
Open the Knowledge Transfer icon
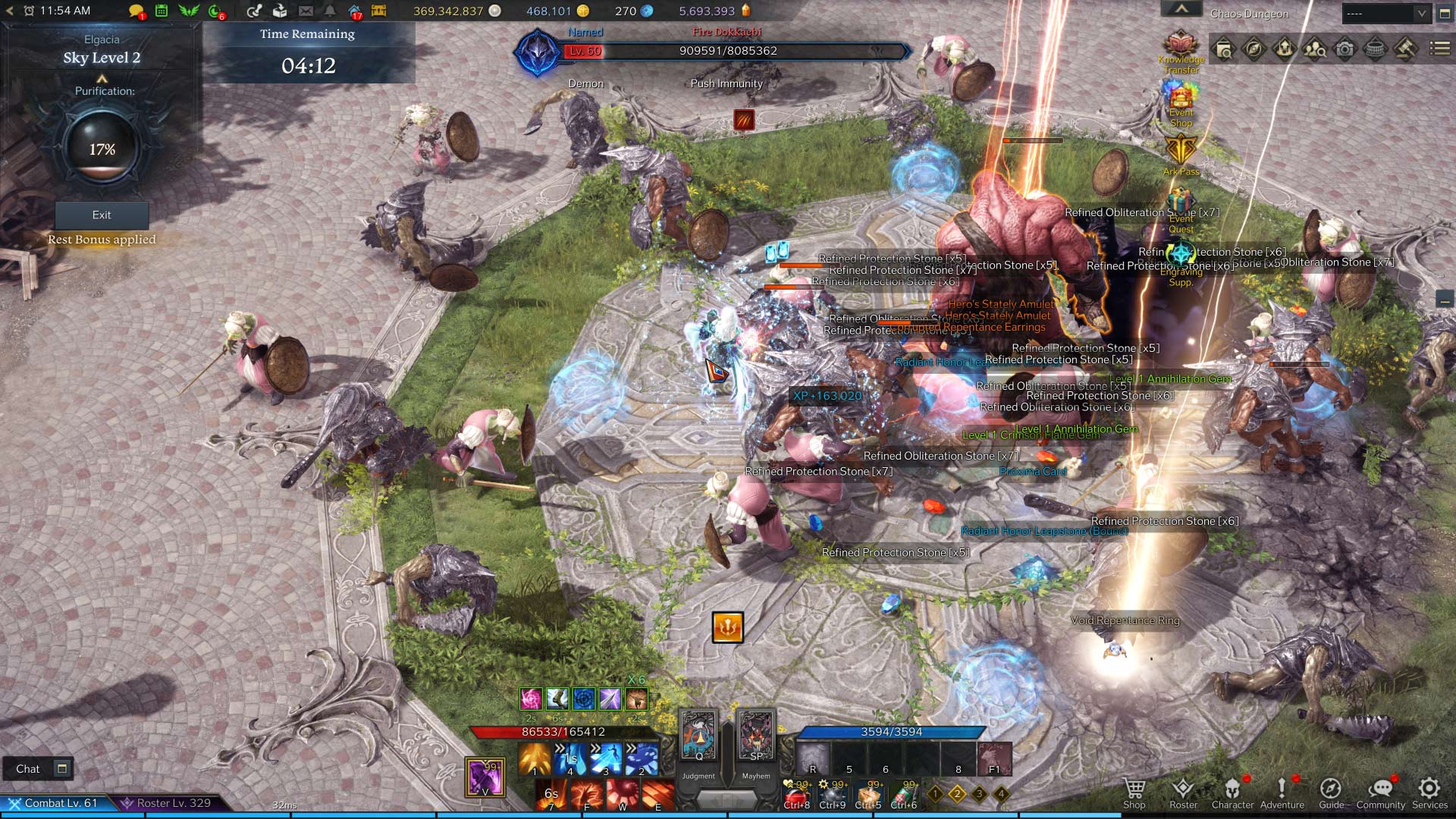(x=1181, y=47)
